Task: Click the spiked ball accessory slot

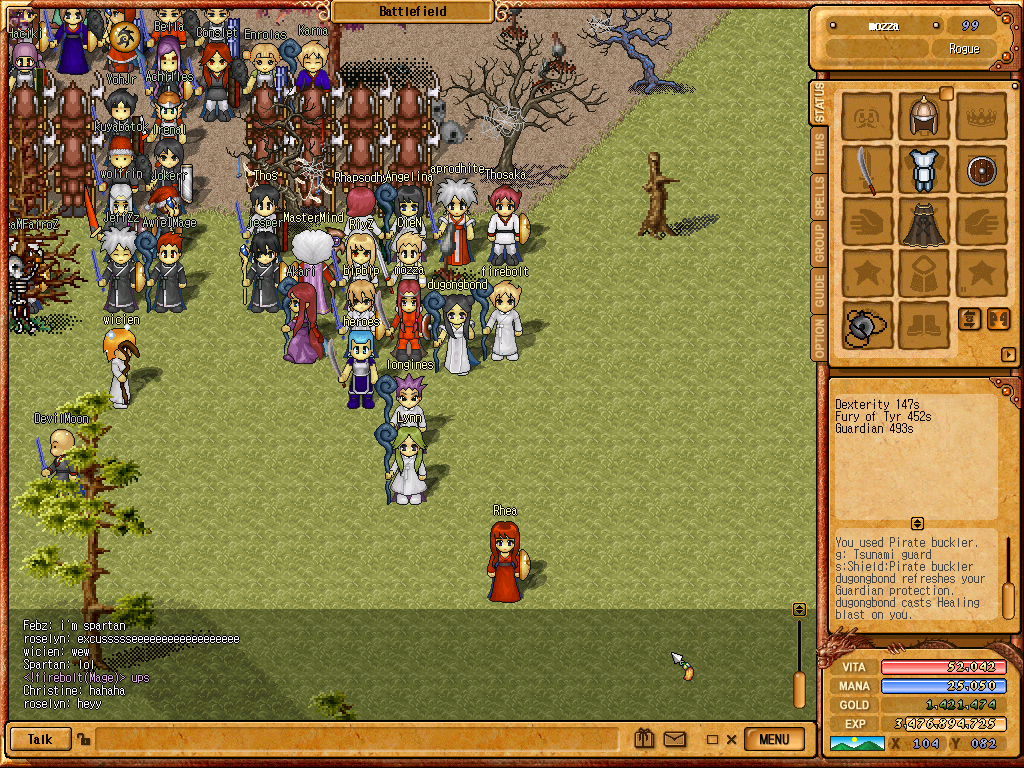Action: (x=866, y=325)
